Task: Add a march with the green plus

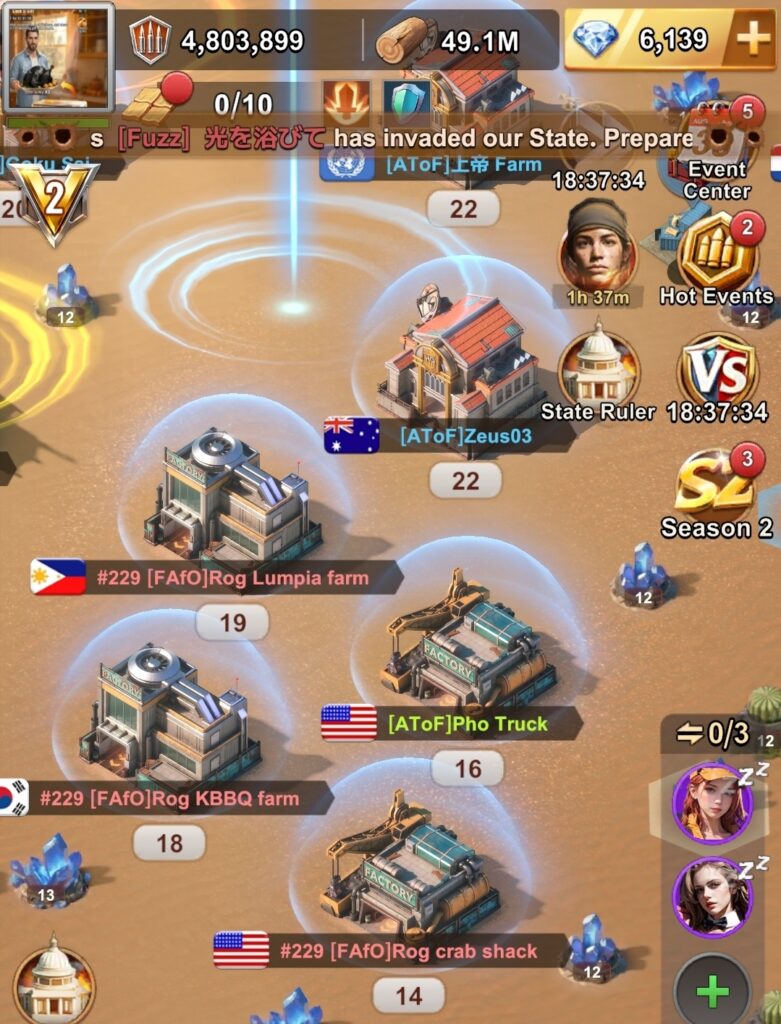Action: pos(711,993)
